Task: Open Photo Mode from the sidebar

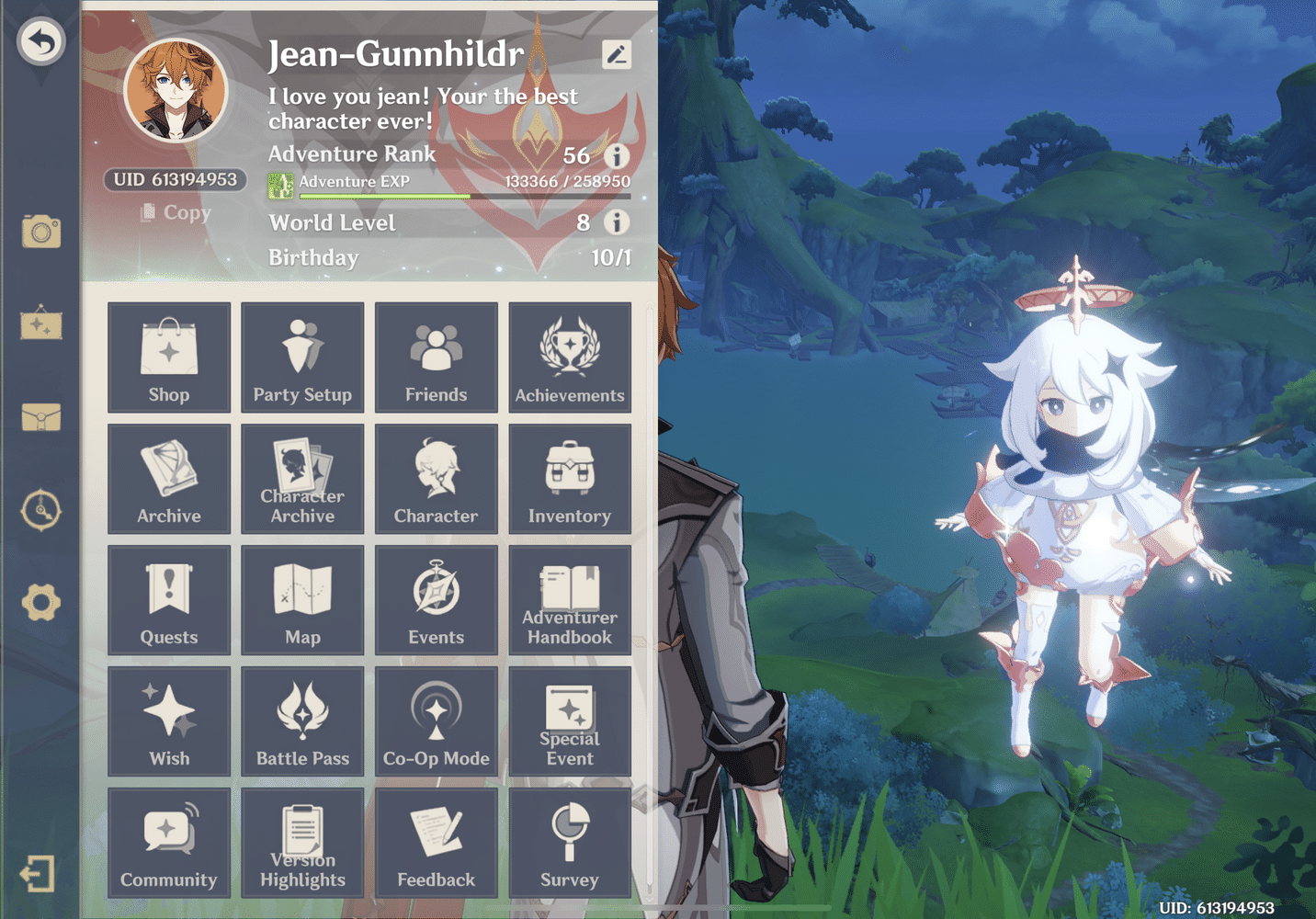Action: 40,233
